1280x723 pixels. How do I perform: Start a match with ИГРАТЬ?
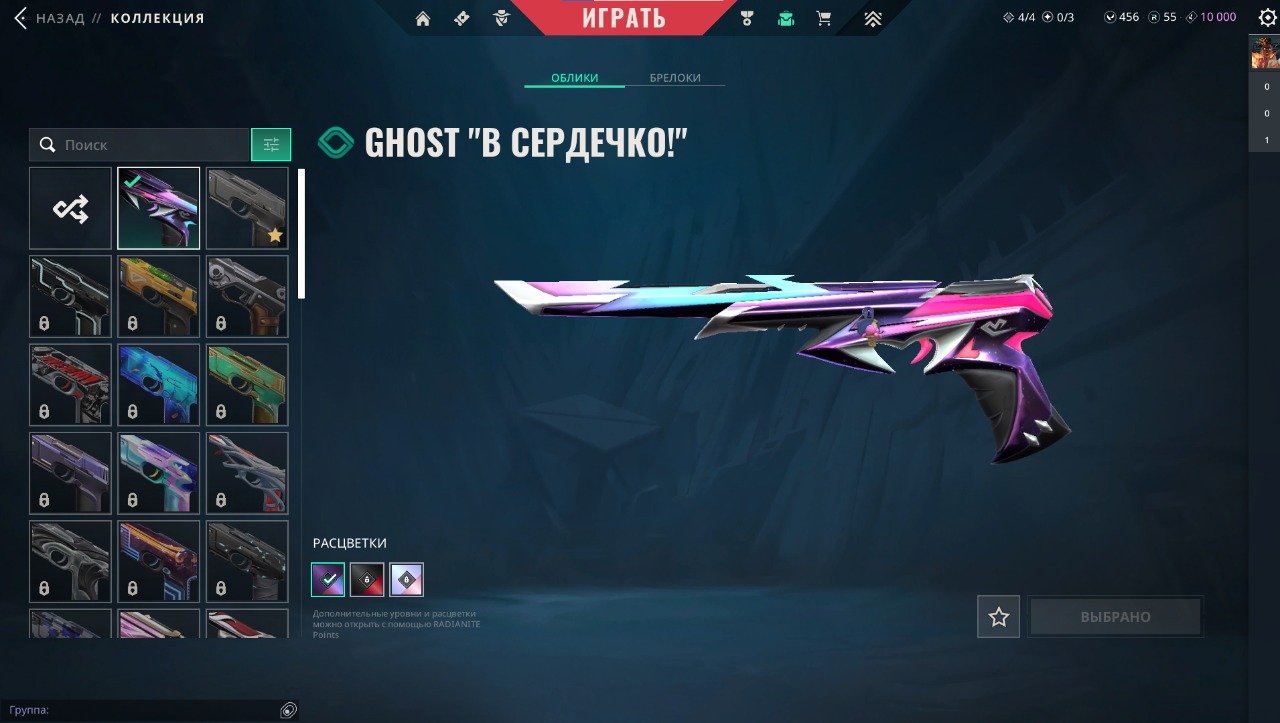(x=624, y=18)
